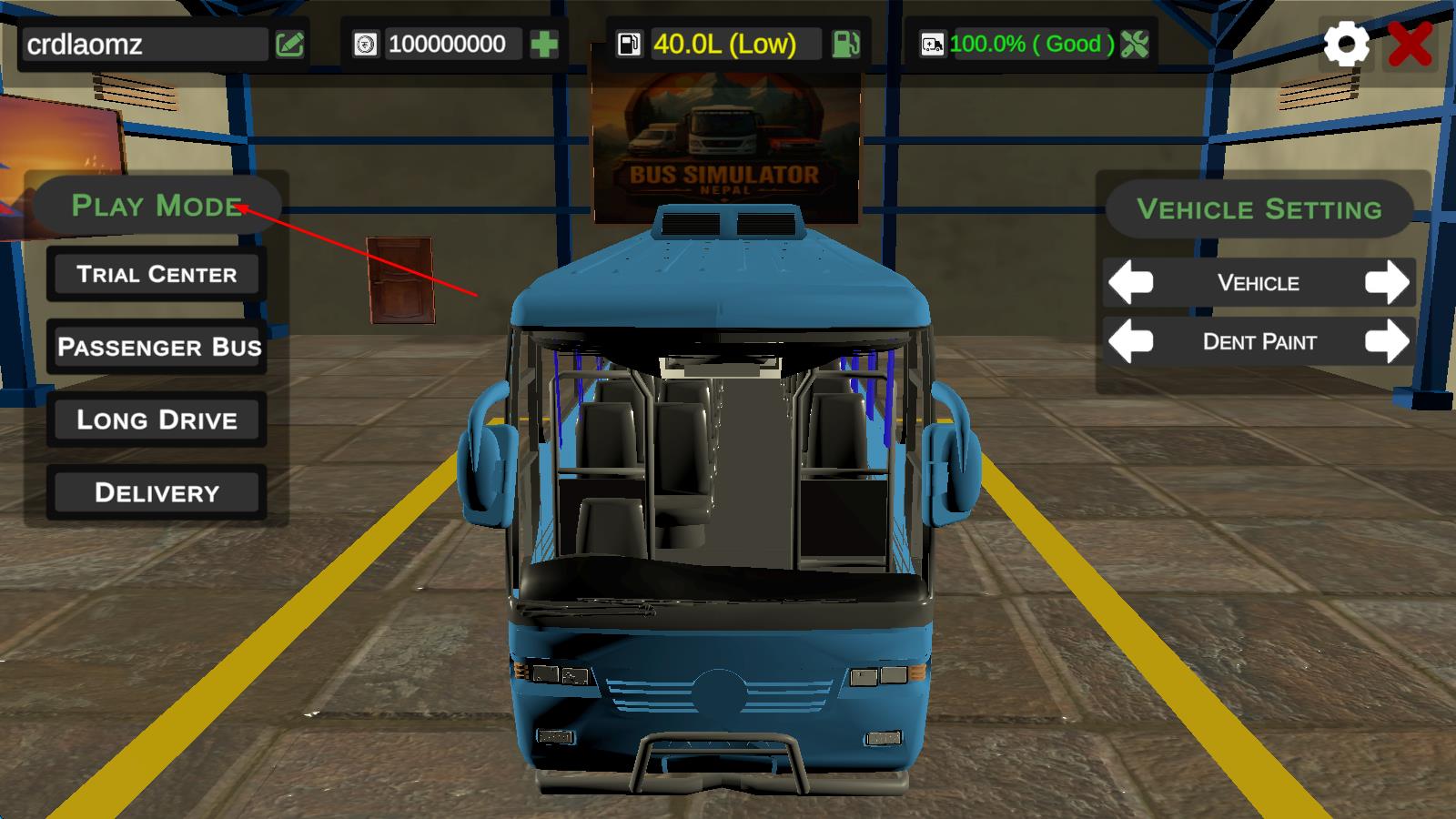This screenshot has width=1456, height=819.
Task: Edit the player name with the pencil icon
Action: click(x=290, y=44)
